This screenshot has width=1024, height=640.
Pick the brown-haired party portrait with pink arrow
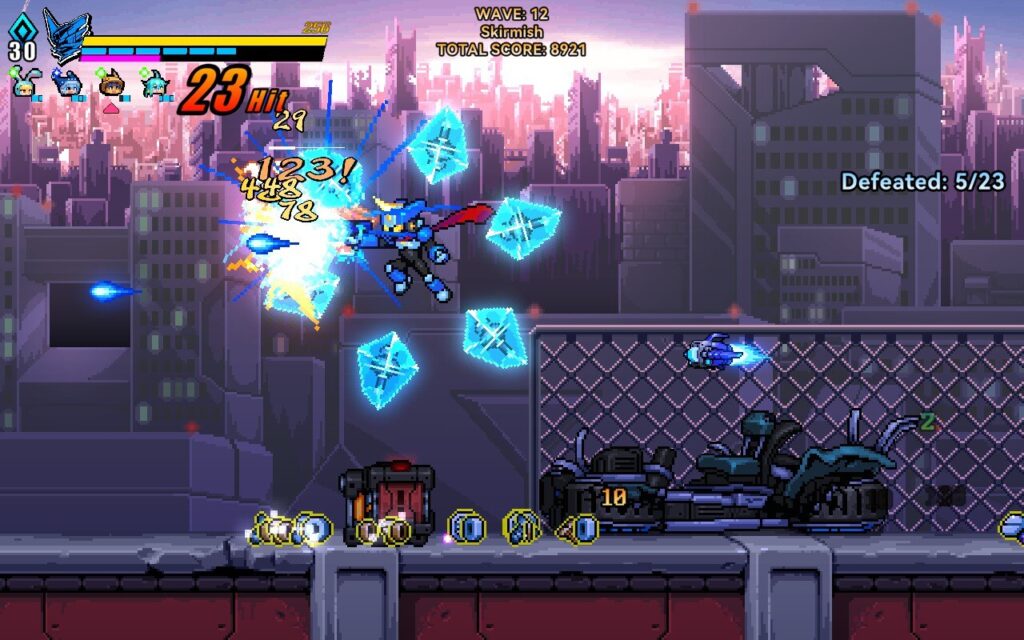110,84
